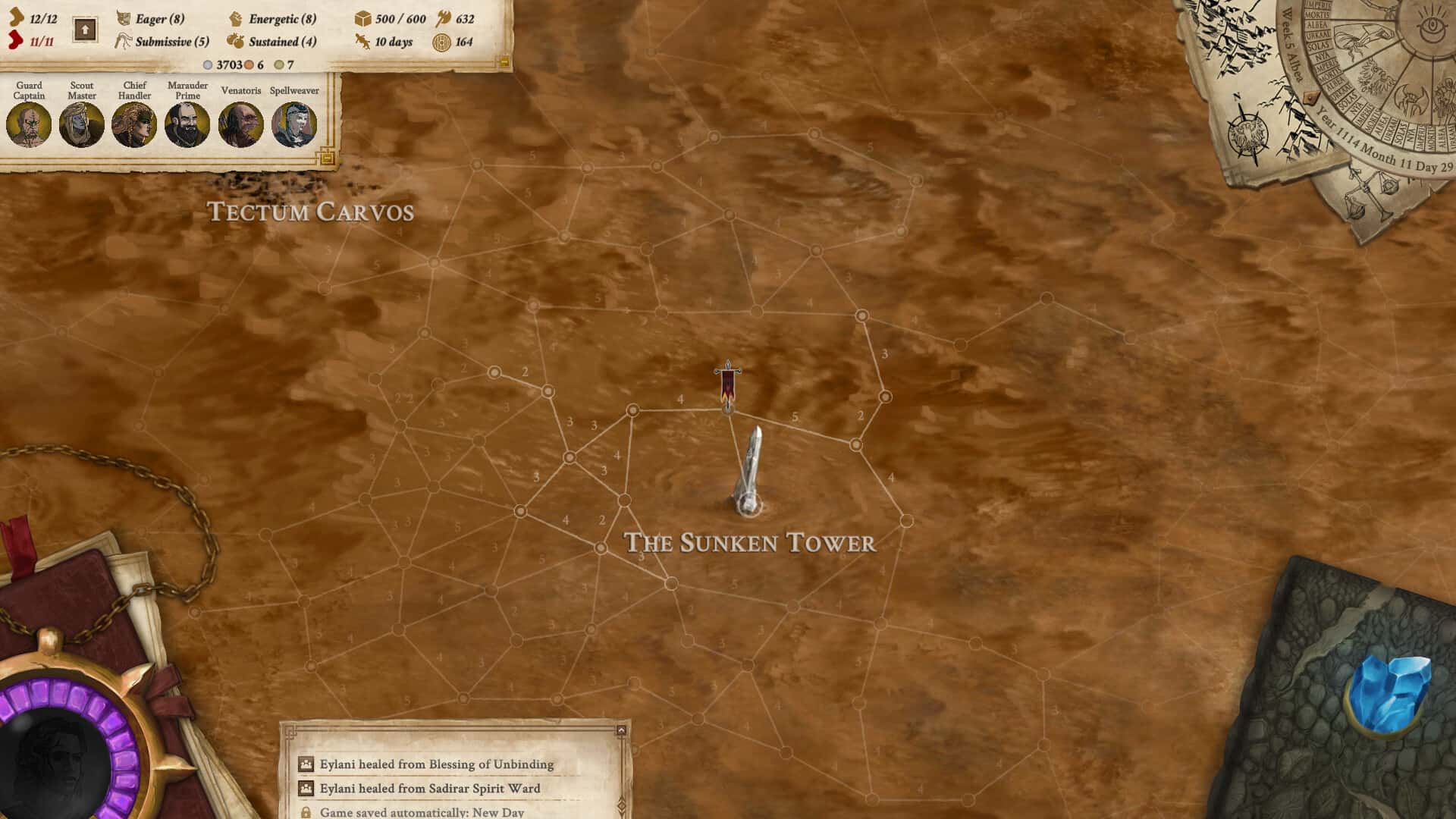This screenshot has height=819, width=1456.
Task: Click the supplies icon showing 10 days
Action: pos(360,43)
